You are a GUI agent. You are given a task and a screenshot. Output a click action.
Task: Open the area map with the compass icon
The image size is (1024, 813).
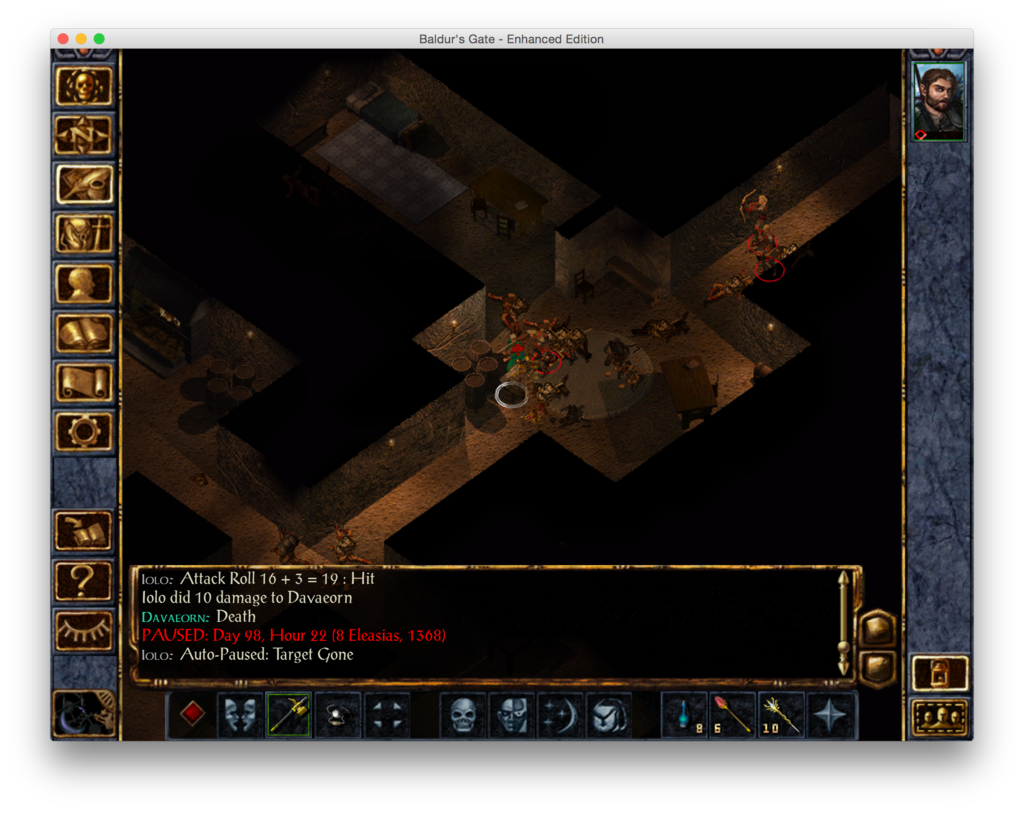pyautogui.click(x=84, y=135)
